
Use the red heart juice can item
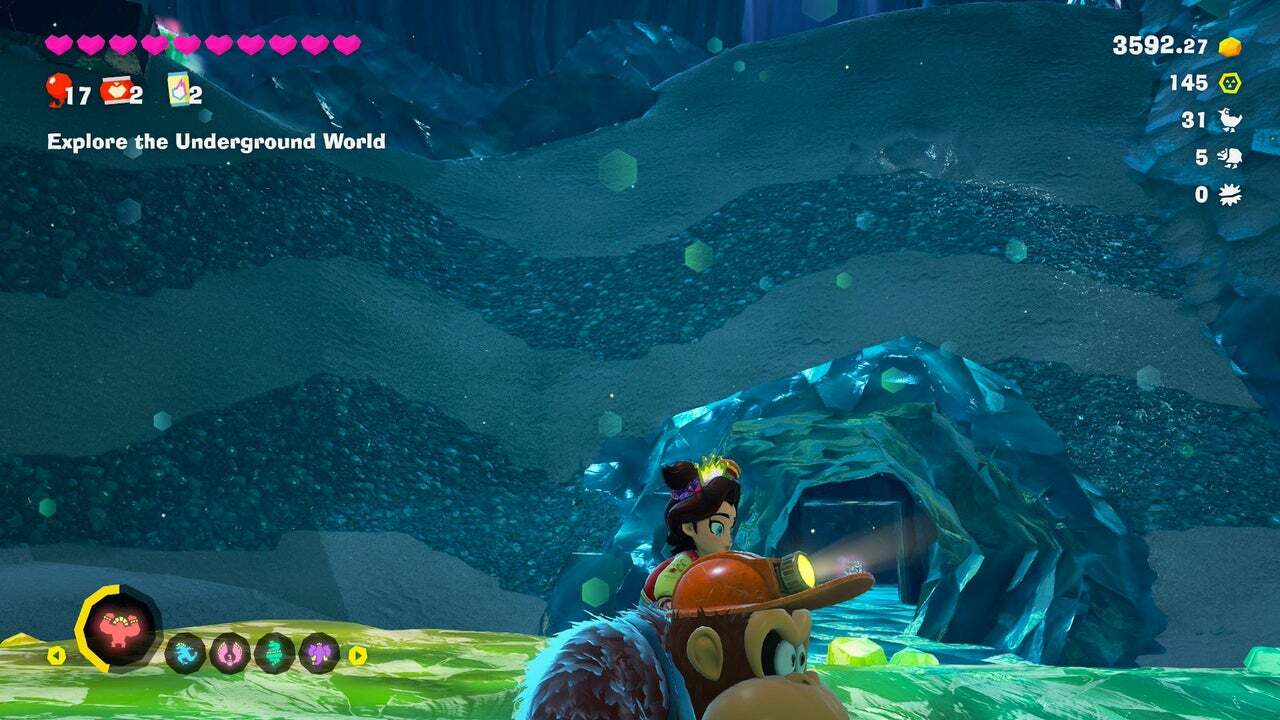[115, 89]
